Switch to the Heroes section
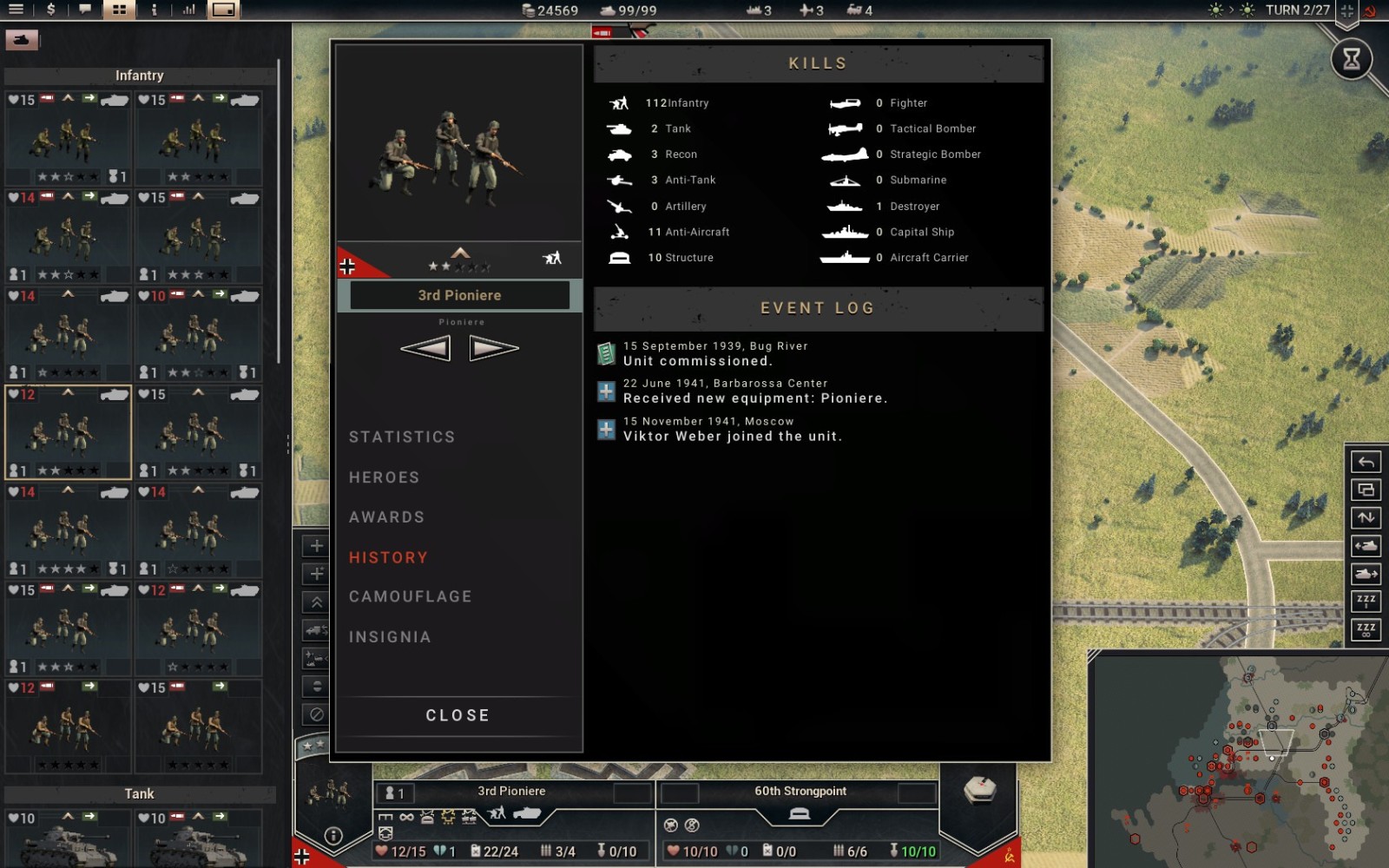The height and width of the screenshot is (868, 1389). 384,477
